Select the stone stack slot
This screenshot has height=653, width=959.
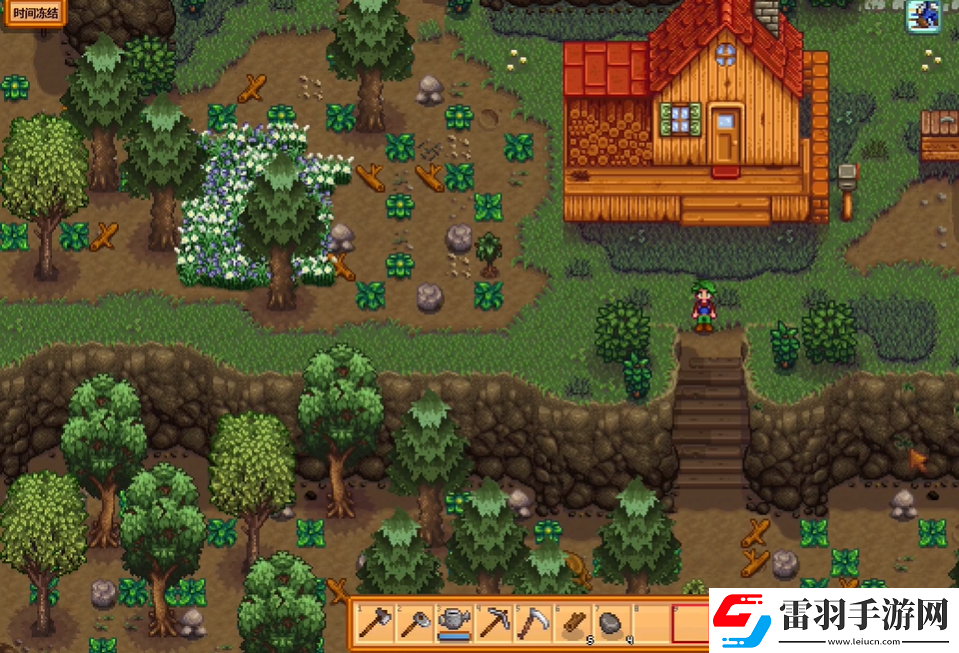tap(610, 624)
